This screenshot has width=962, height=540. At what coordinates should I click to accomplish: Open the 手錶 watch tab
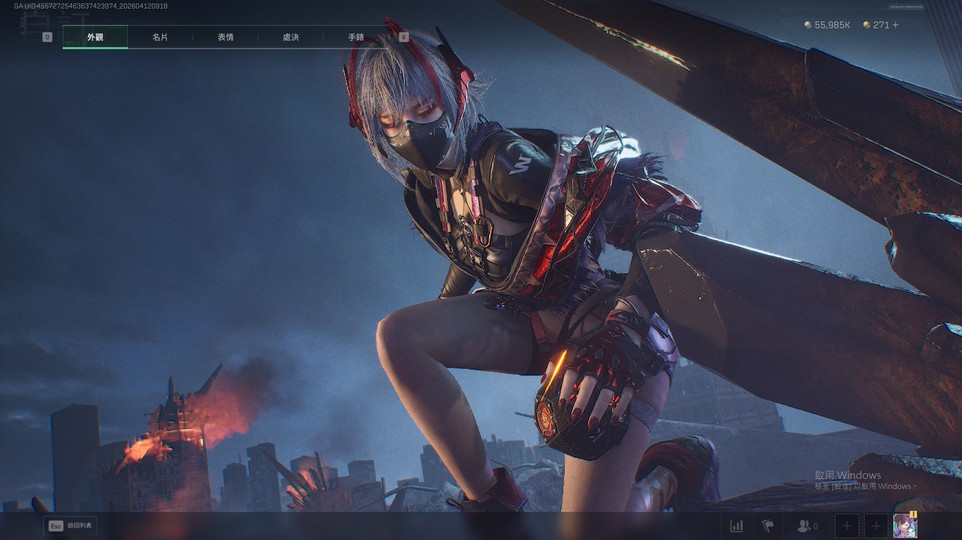coord(356,37)
